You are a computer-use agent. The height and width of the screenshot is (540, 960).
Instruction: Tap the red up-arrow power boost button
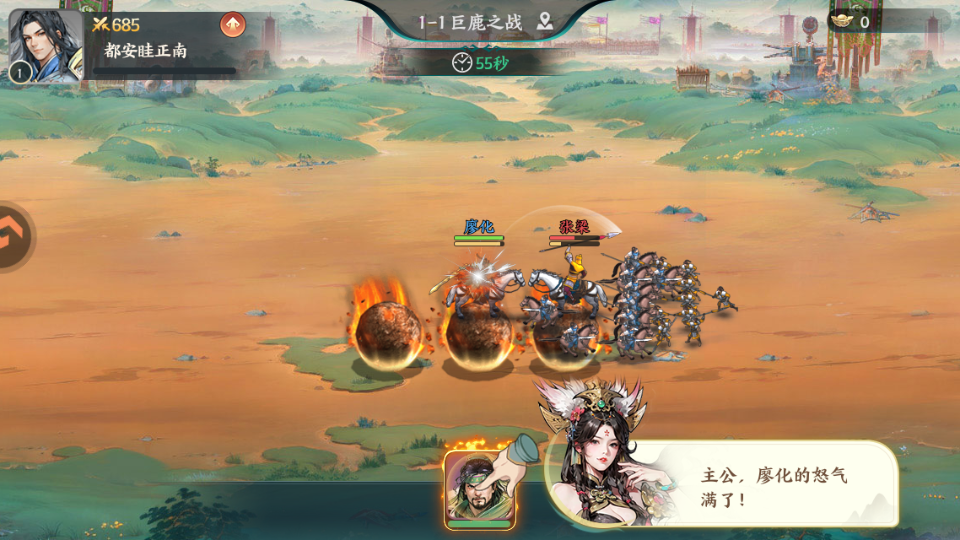pos(232,24)
